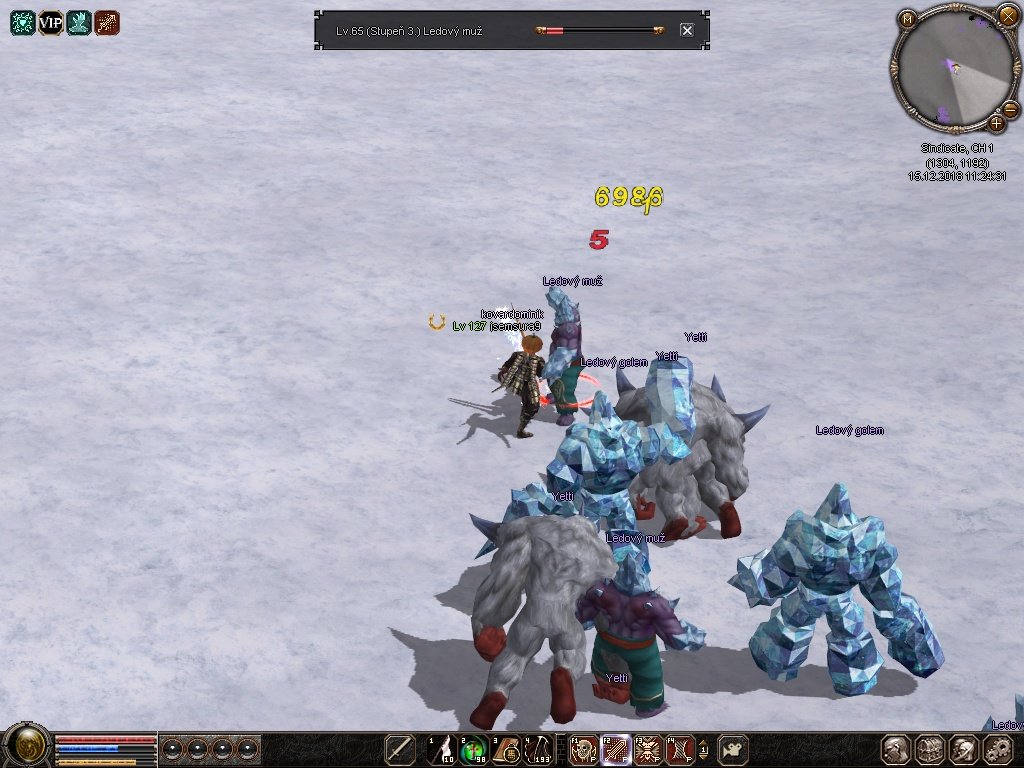
Task: Open the world map with the M button
Action: pyautogui.click(x=908, y=18)
